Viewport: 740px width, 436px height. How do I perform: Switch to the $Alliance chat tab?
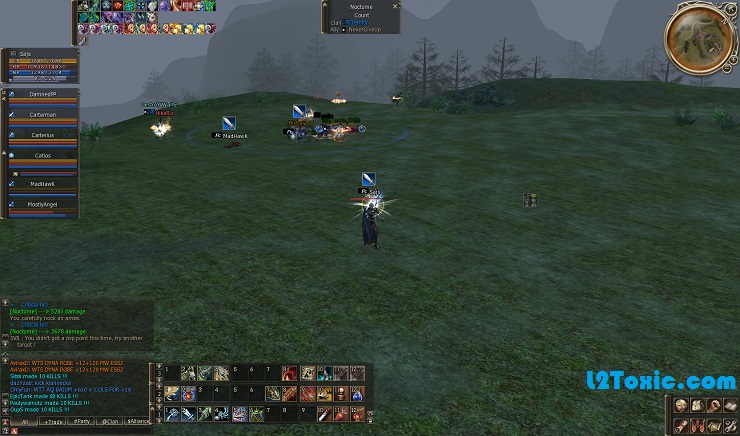139,422
